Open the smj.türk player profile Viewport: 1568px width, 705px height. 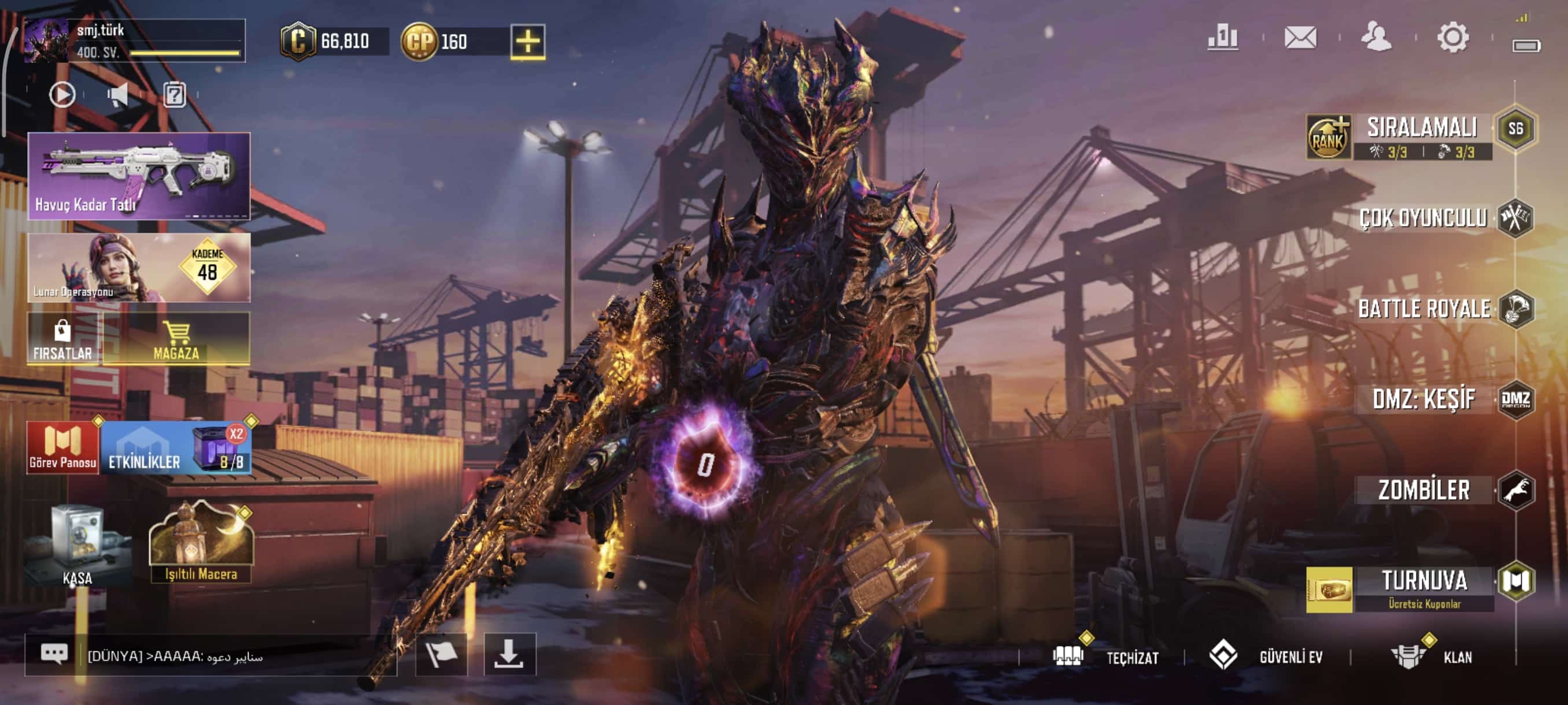coord(134,40)
